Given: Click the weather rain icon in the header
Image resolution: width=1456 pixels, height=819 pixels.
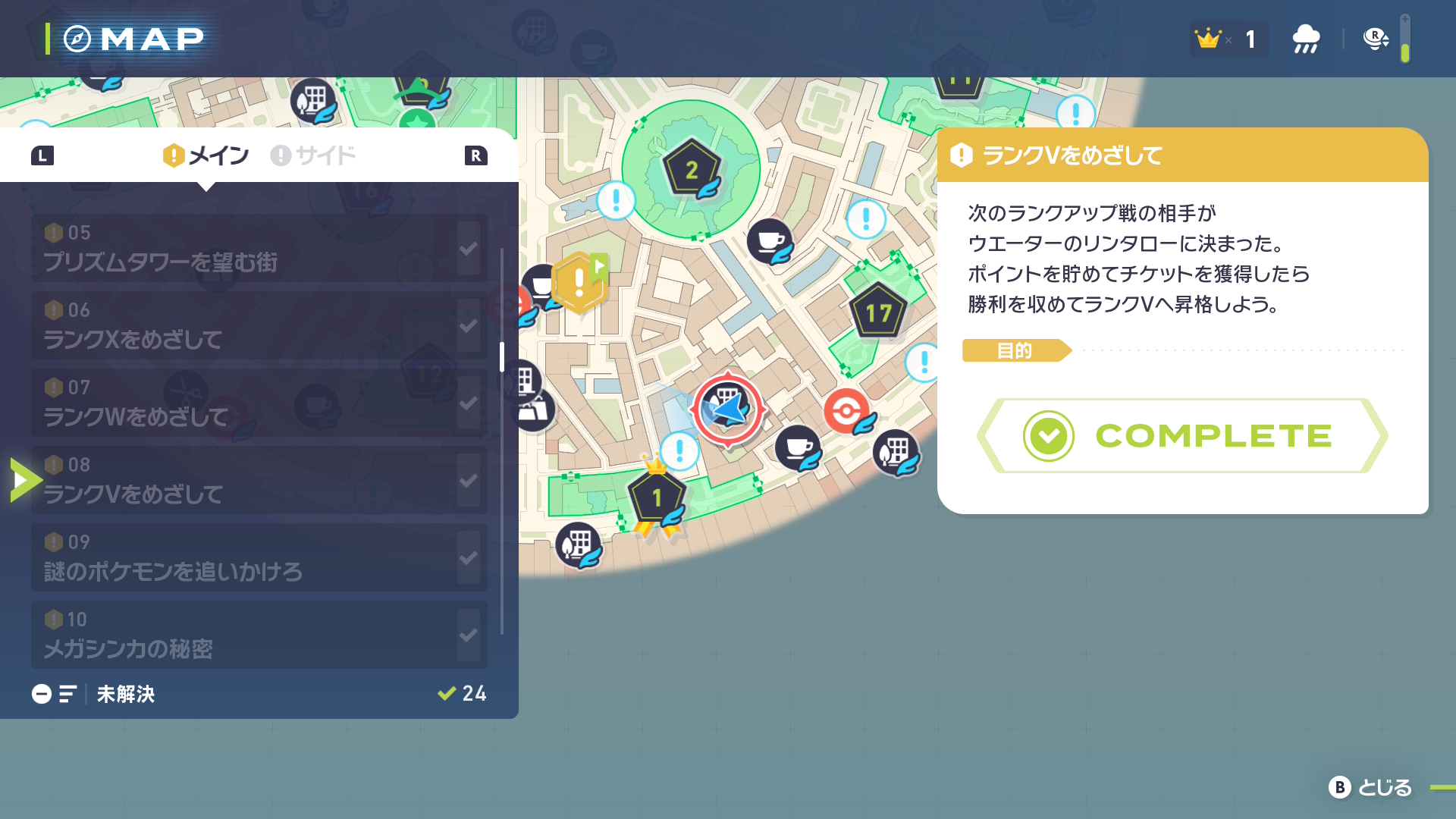Looking at the screenshot, I should point(1306,38).
